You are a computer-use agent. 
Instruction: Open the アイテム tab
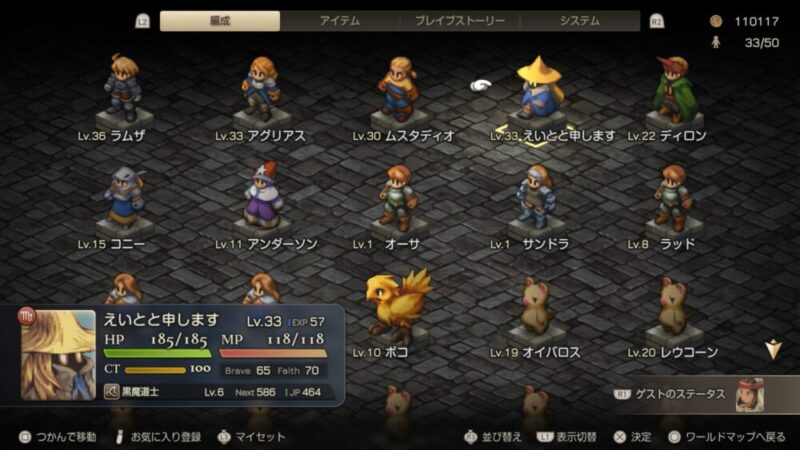pos(340,21)
